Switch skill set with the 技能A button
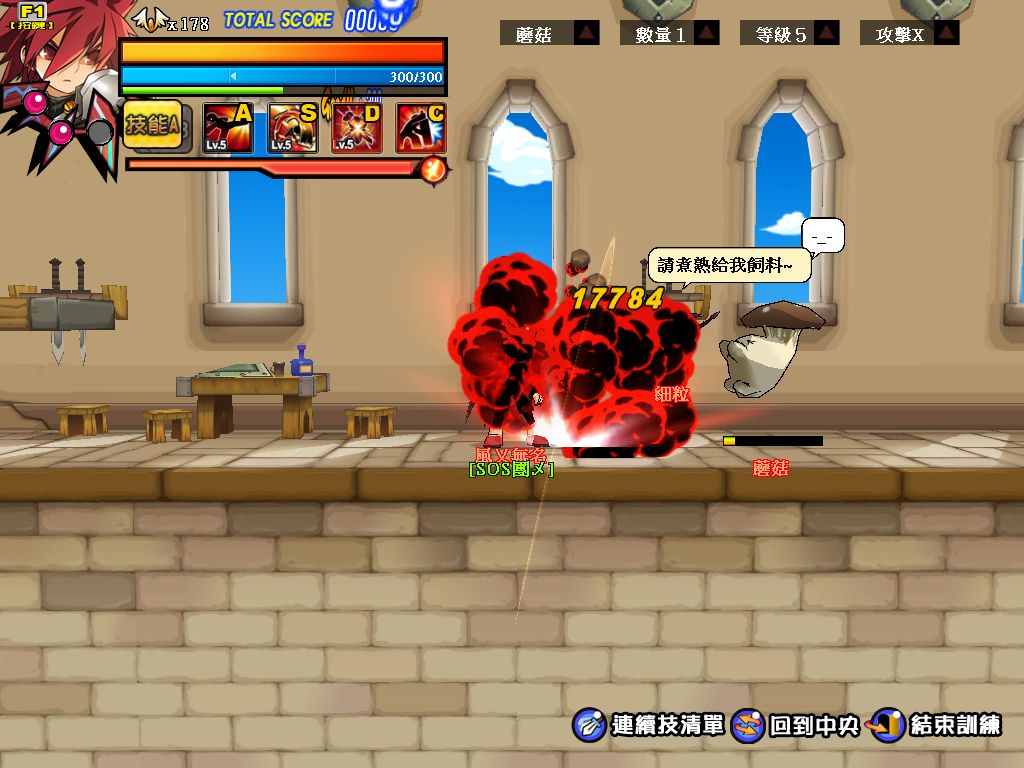 (154, 127)
